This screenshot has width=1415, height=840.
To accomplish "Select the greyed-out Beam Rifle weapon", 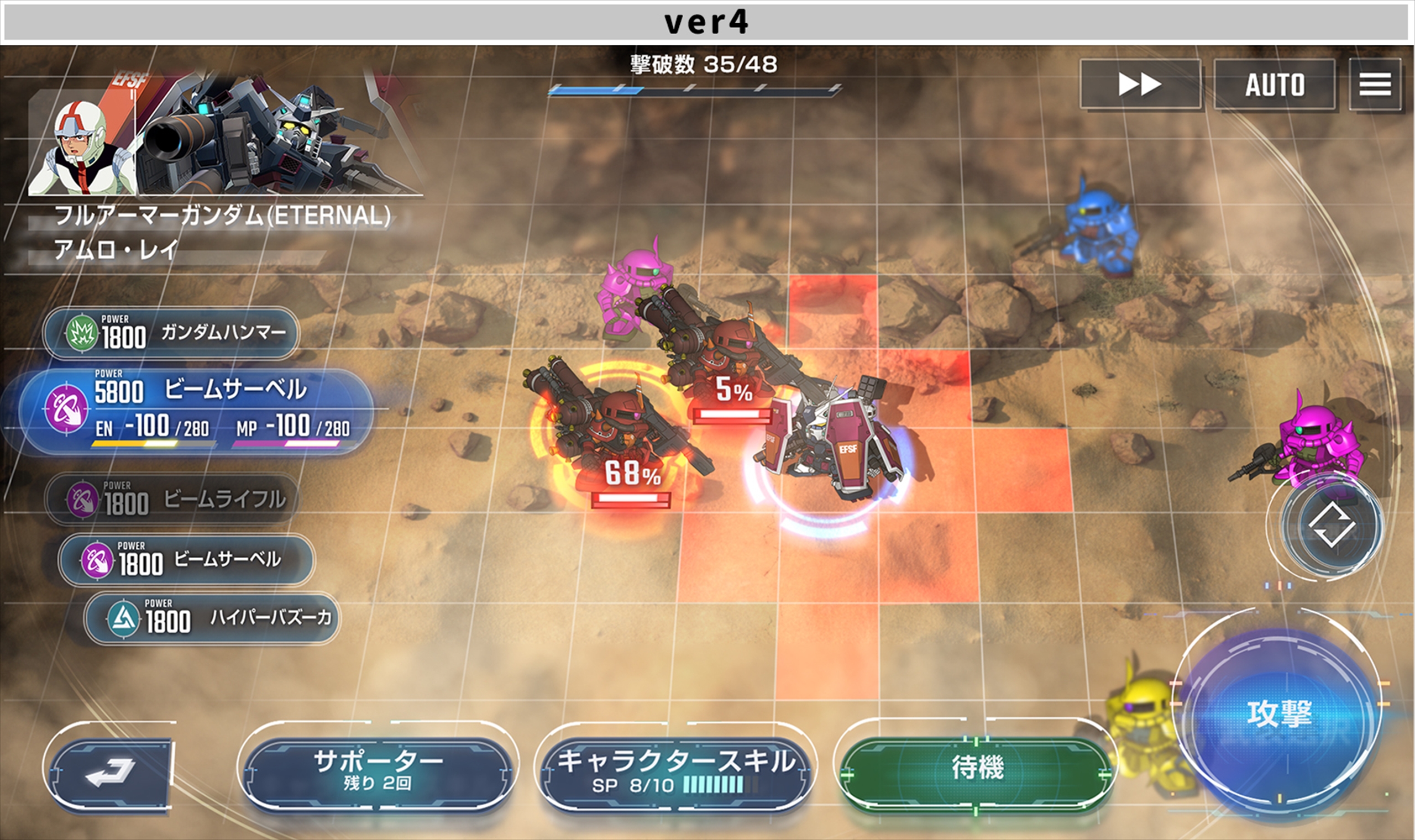I will [x=172, y=499].
